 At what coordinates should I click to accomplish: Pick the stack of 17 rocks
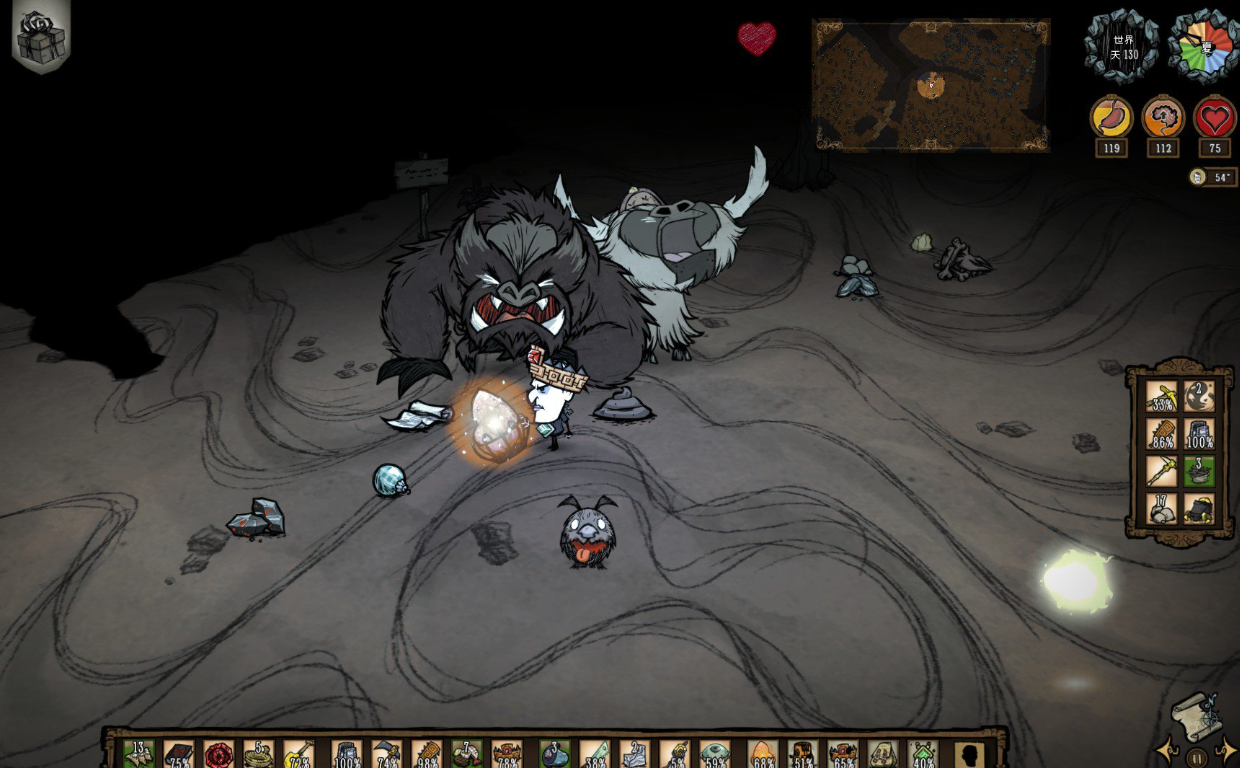point(1161,508)
